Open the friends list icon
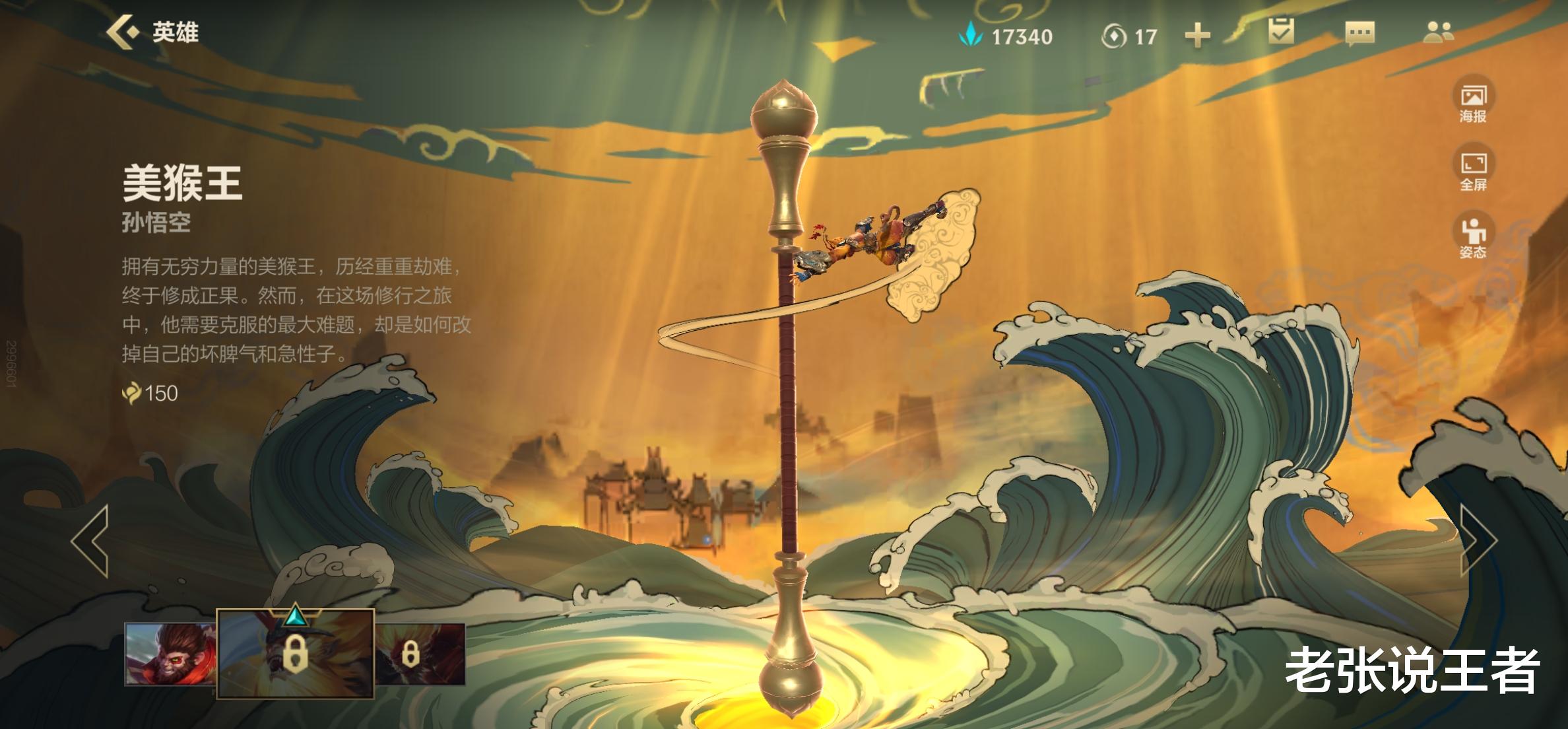The height and width of the screenshot is (729, 1568). pos(1438,32)
